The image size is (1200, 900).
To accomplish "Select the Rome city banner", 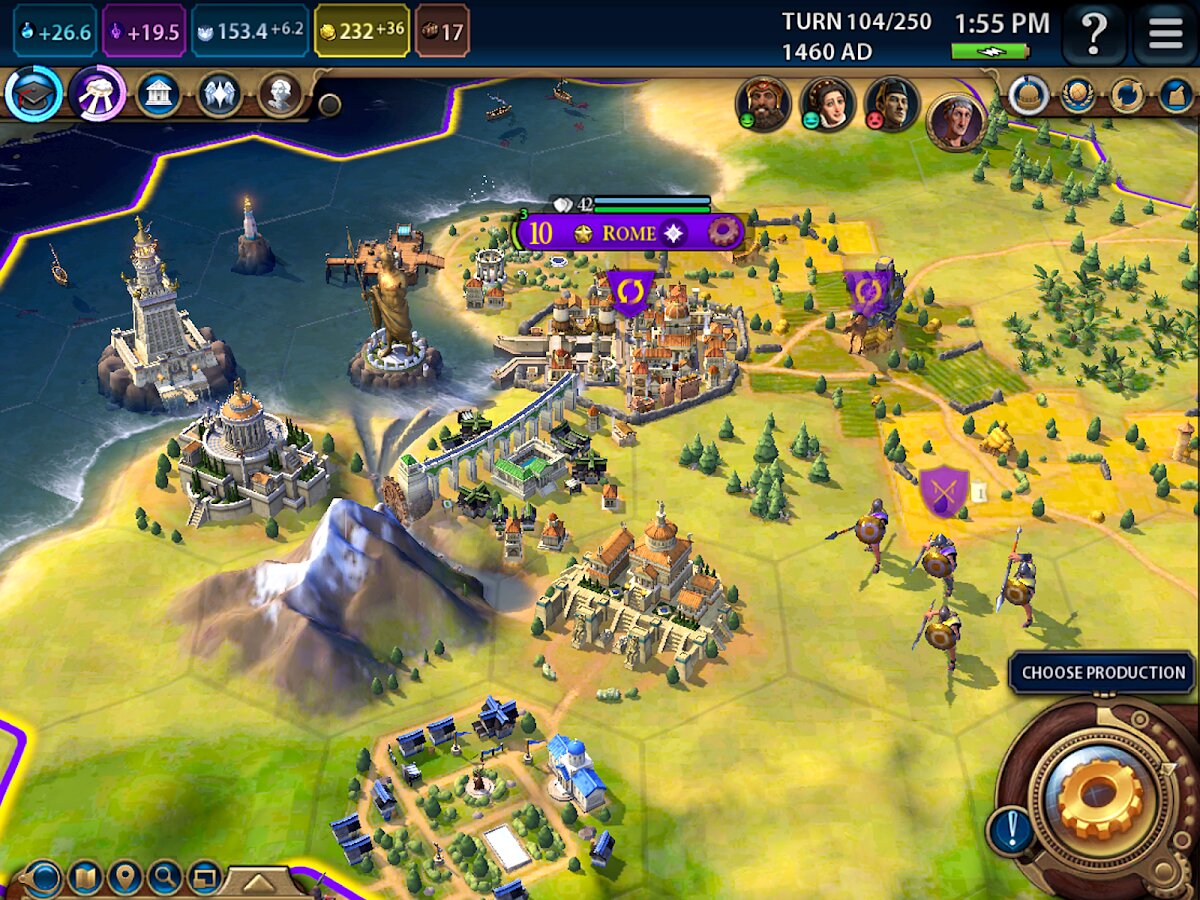I will (629, 233).
